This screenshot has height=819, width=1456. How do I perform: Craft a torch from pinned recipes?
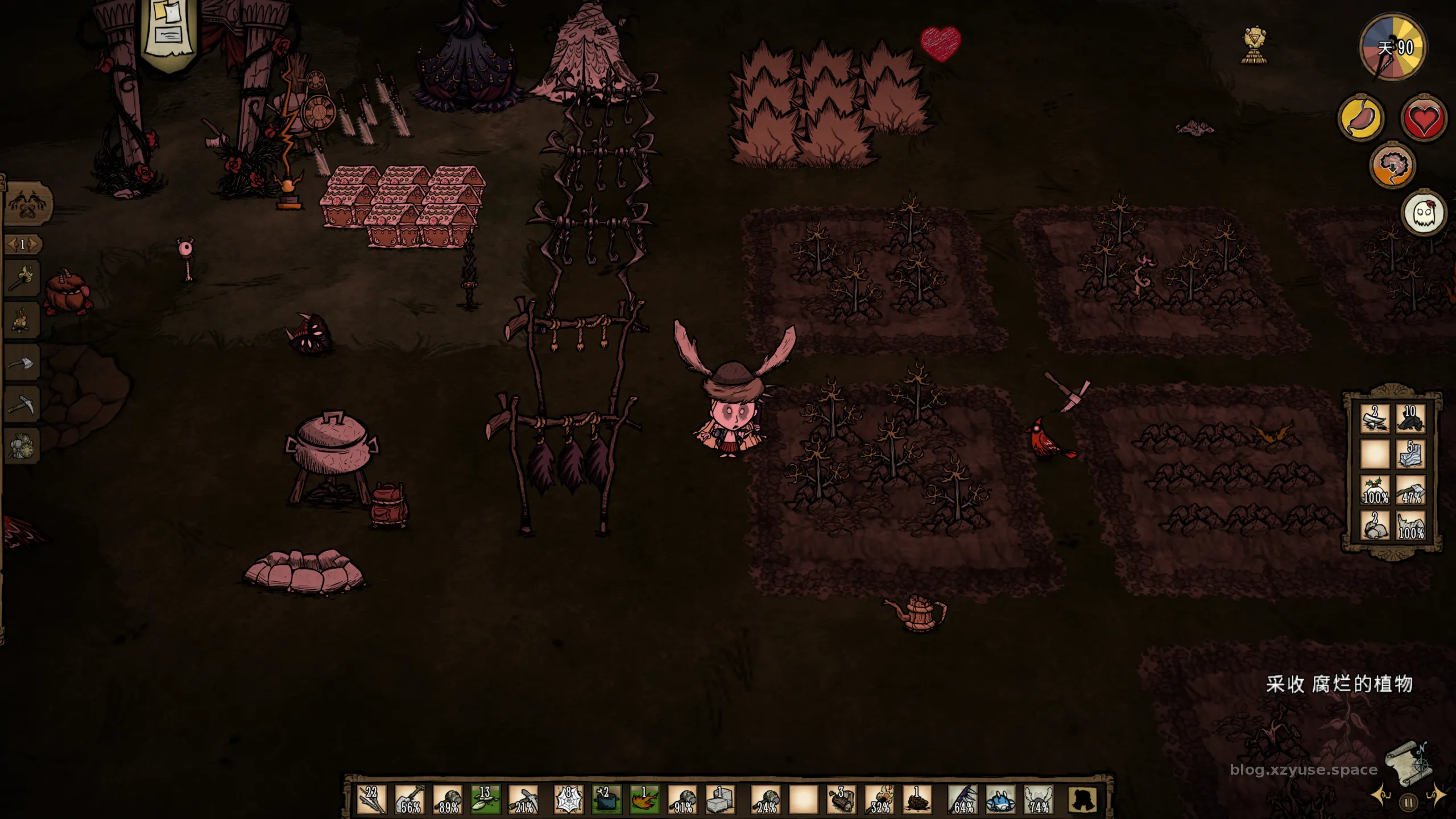click(22, 278)
